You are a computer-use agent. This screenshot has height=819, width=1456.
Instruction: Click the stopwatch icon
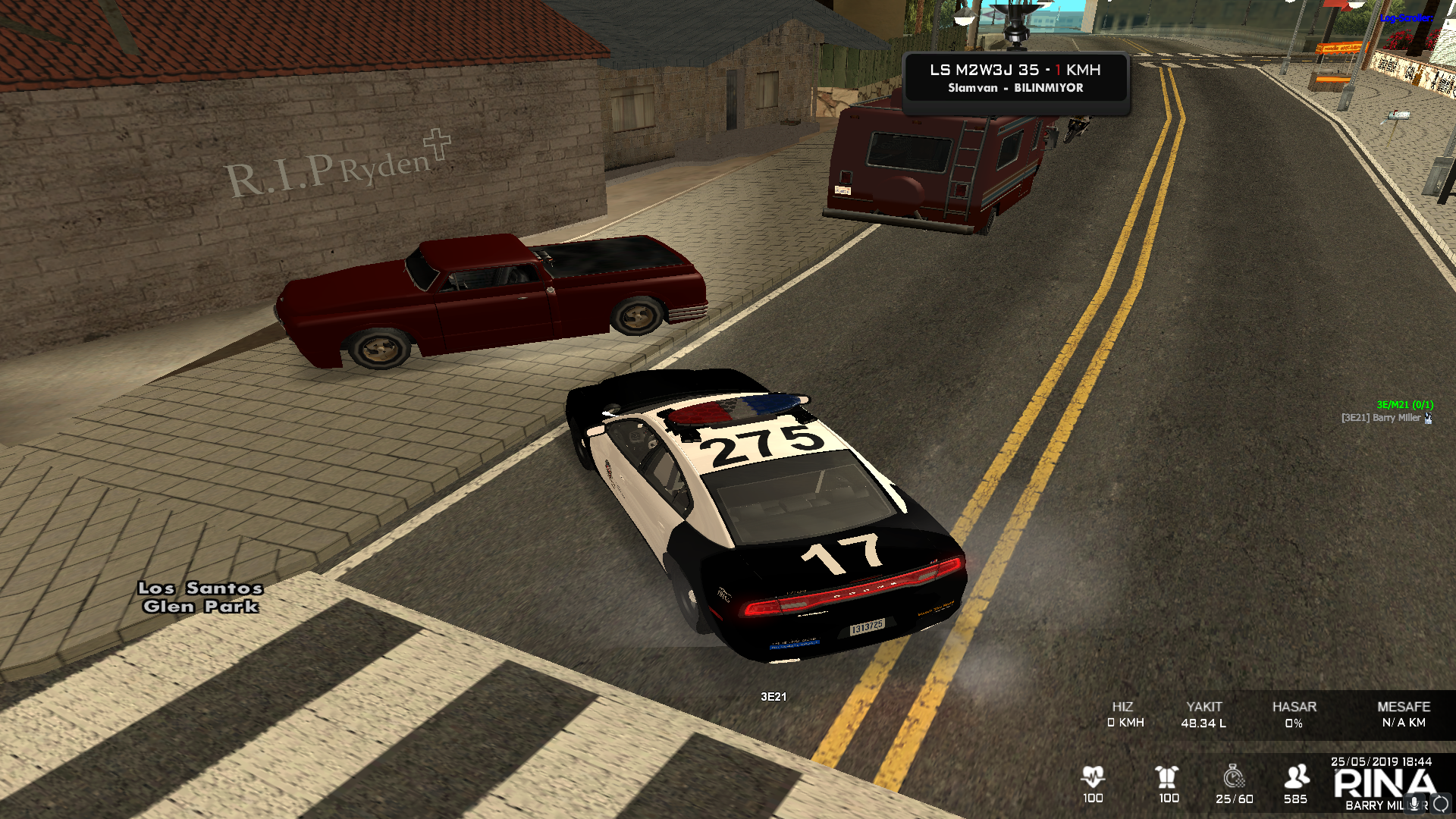(1234, 777)
